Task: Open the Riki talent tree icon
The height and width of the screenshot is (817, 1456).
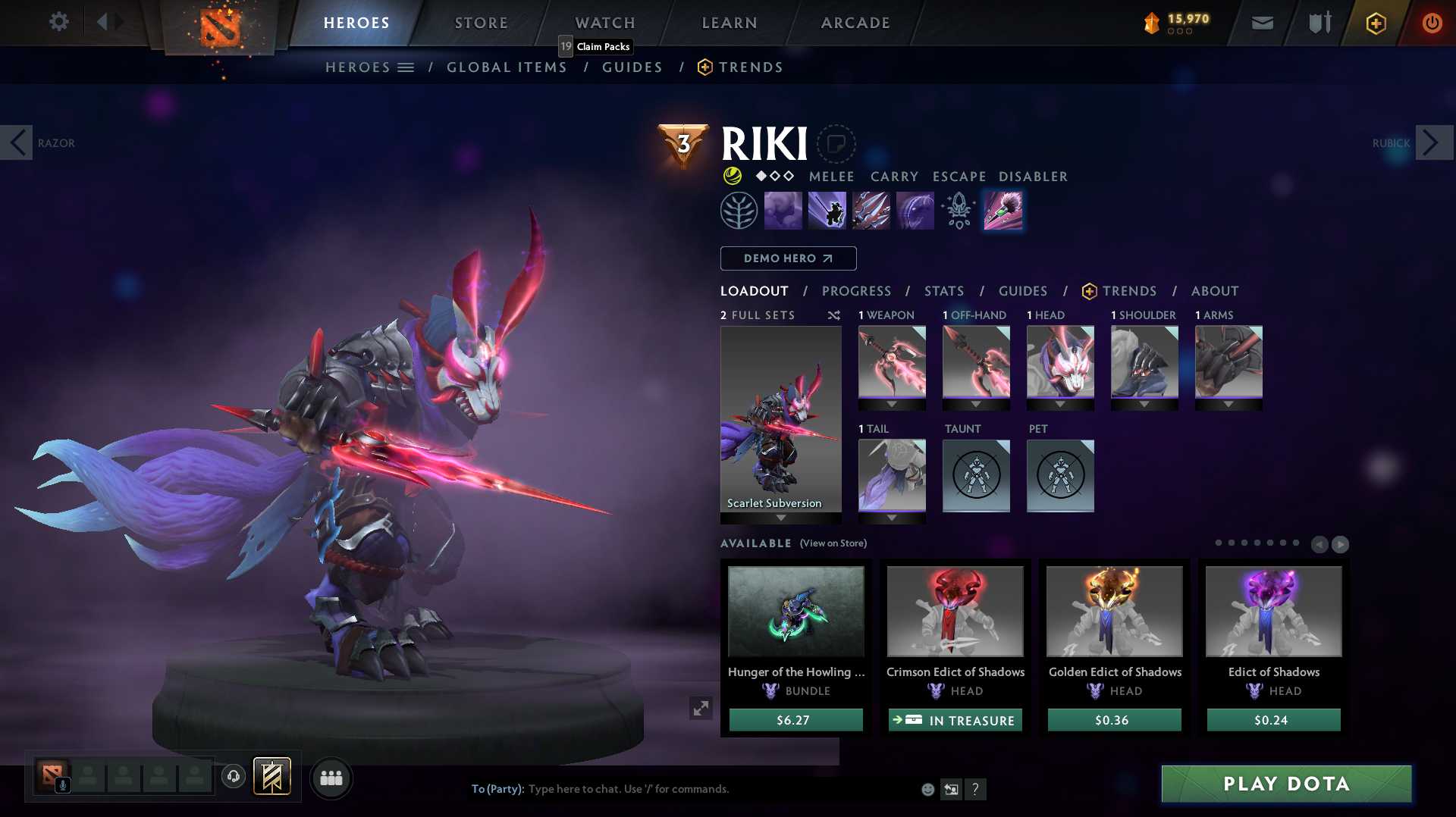Action: (739, 210)
